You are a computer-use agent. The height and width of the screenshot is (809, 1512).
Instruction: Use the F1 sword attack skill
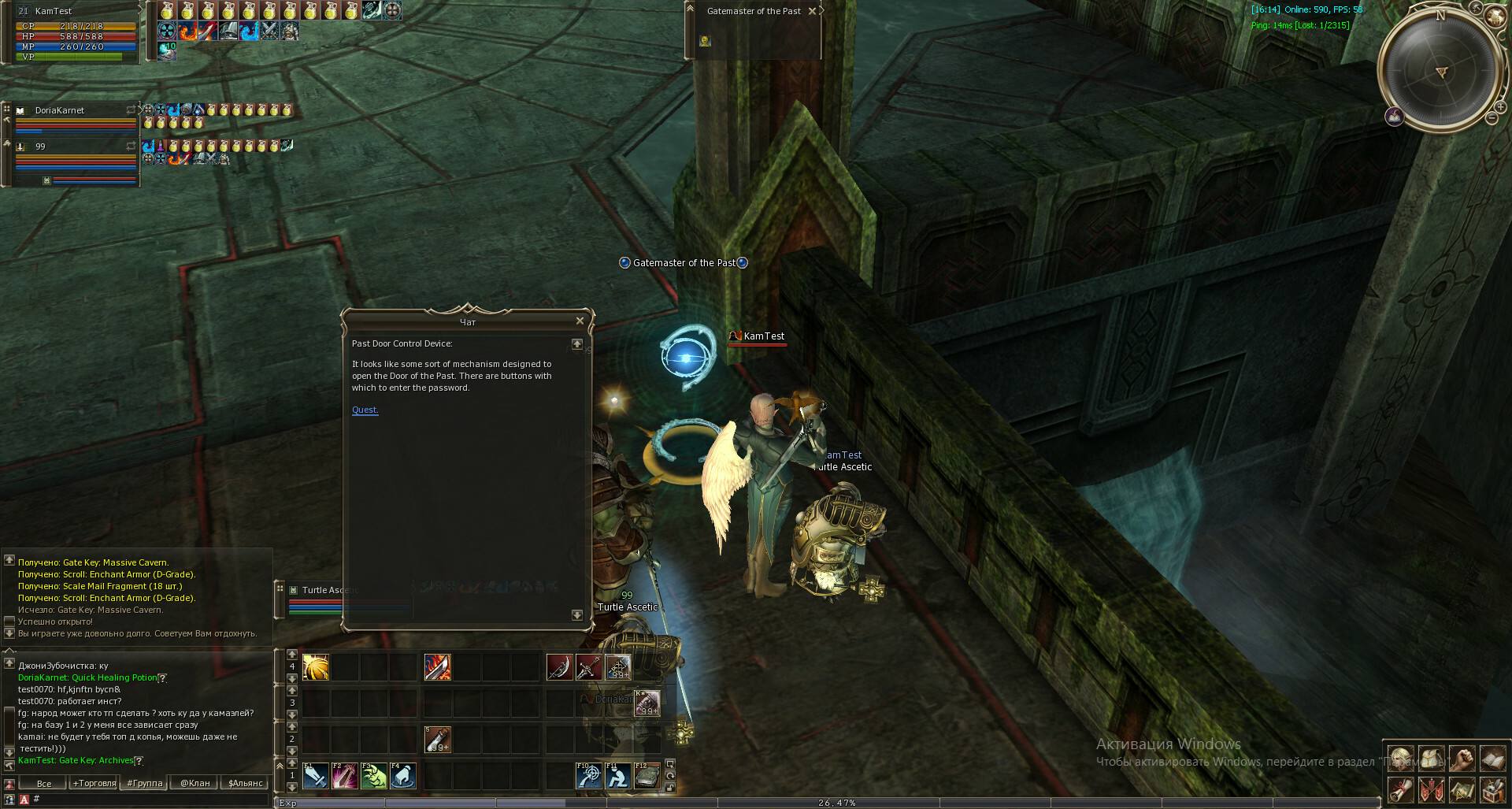coord(316,776)
